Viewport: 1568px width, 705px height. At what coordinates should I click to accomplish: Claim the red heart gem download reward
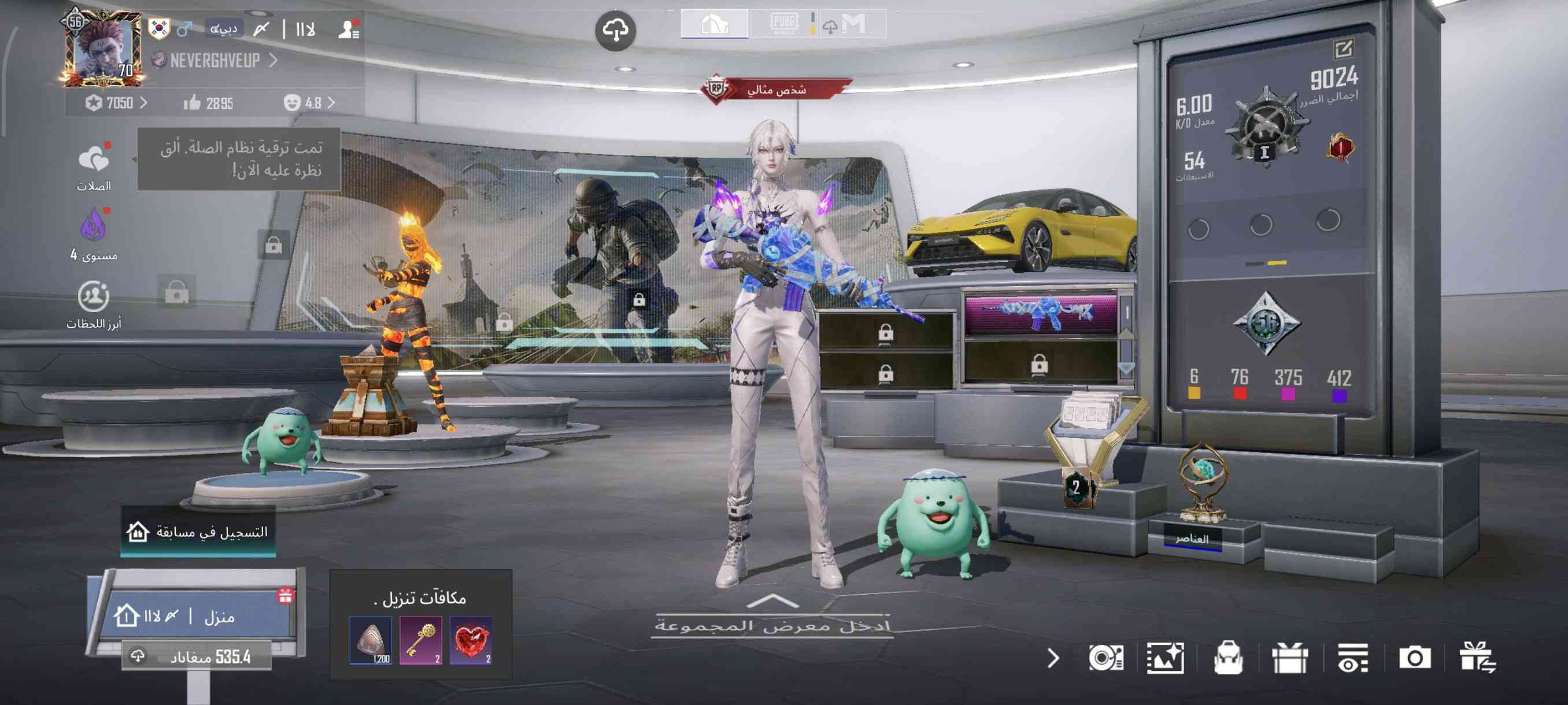pyautogui.click(x=471, y=640)
